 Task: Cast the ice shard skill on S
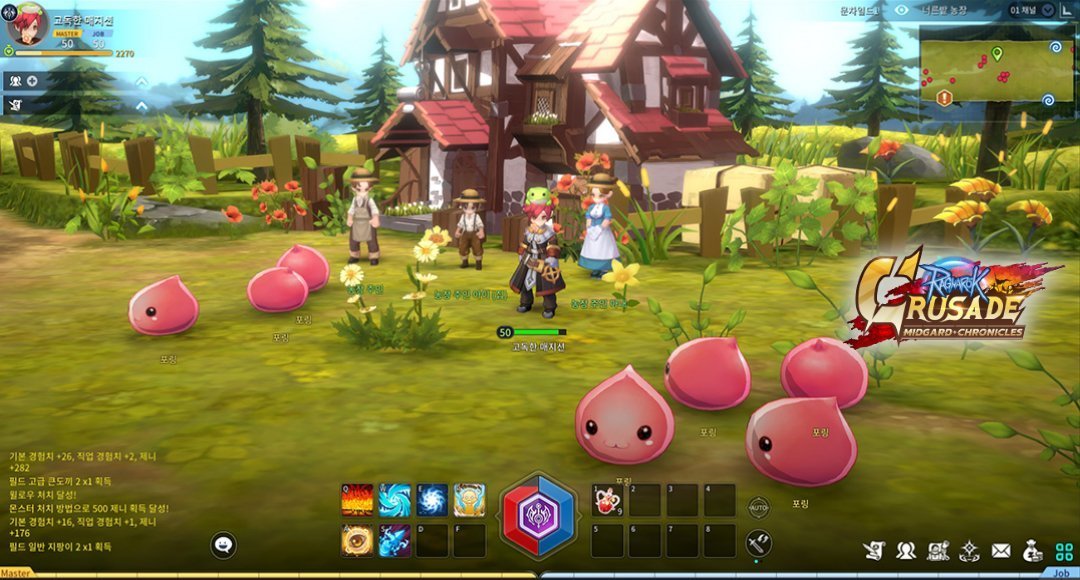coord(394,540)
